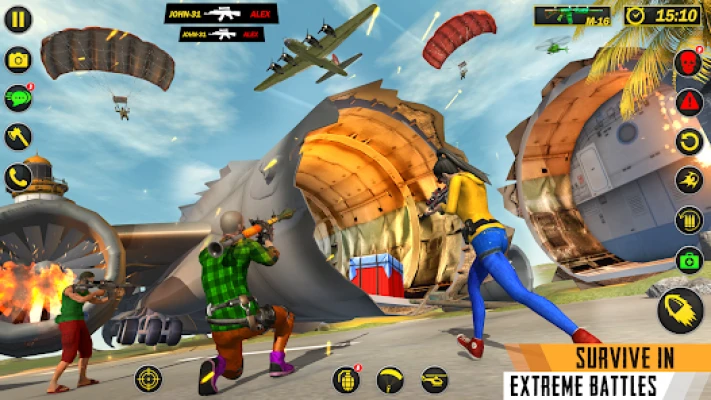This screenshot has width=711, height=400.
Task: Activate the sprint dash icon
Action: point(688,181)
